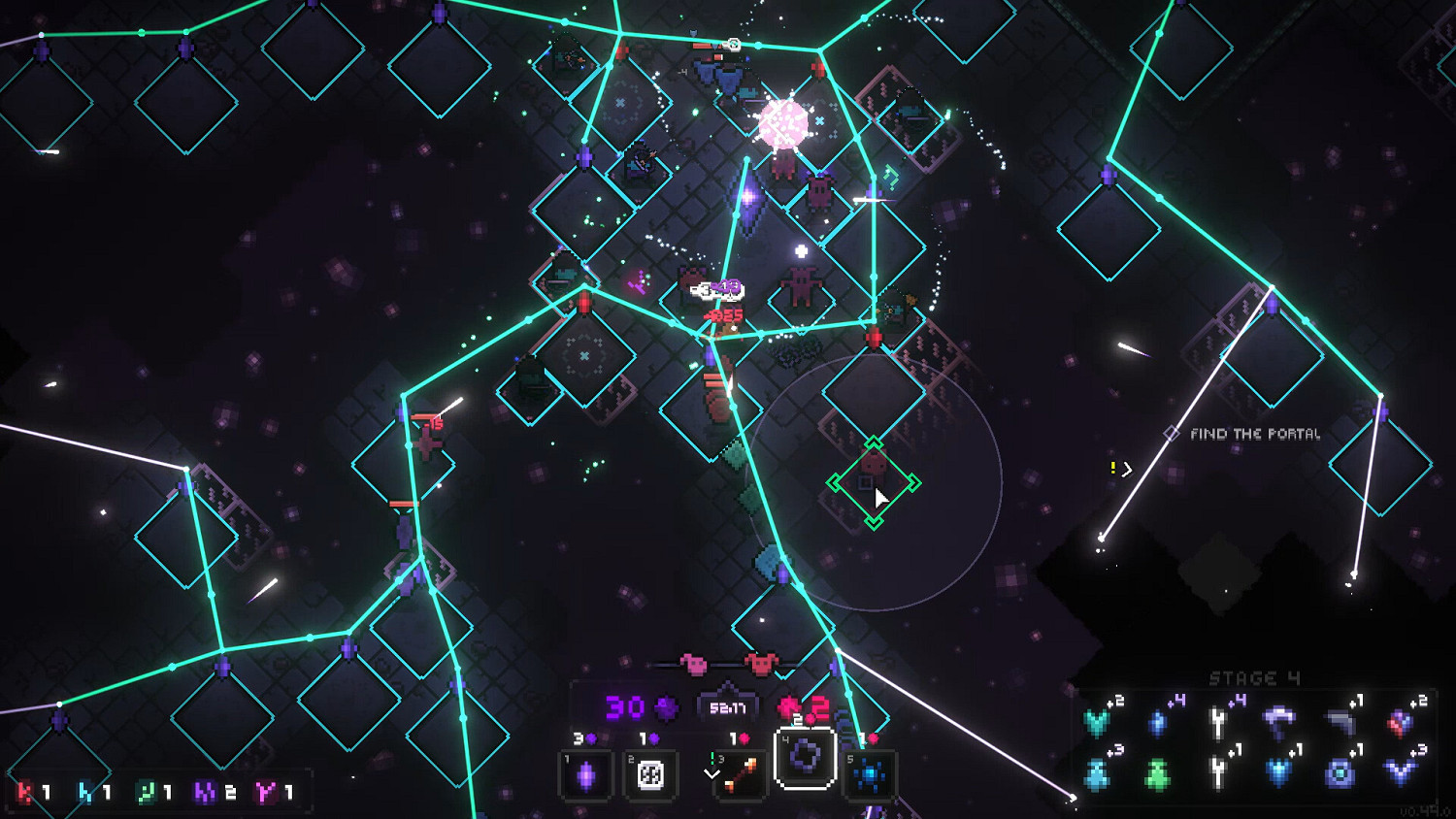Viewport: 1456px width, 819px height.
Task: Inspect the green rune in the rune bar
Action: point(146,793)
